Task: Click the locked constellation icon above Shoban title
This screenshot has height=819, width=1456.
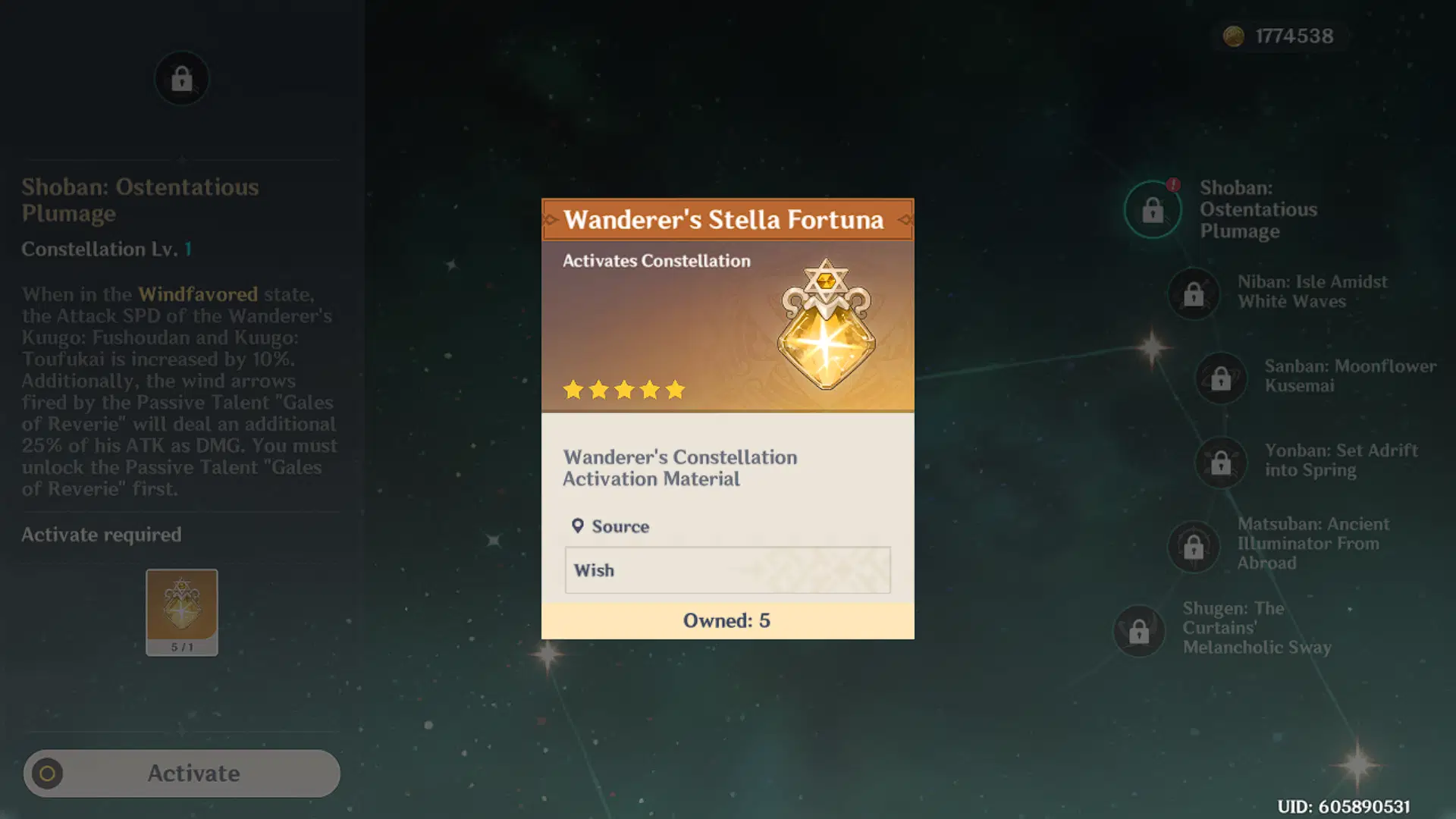Action: pos(181,78)
